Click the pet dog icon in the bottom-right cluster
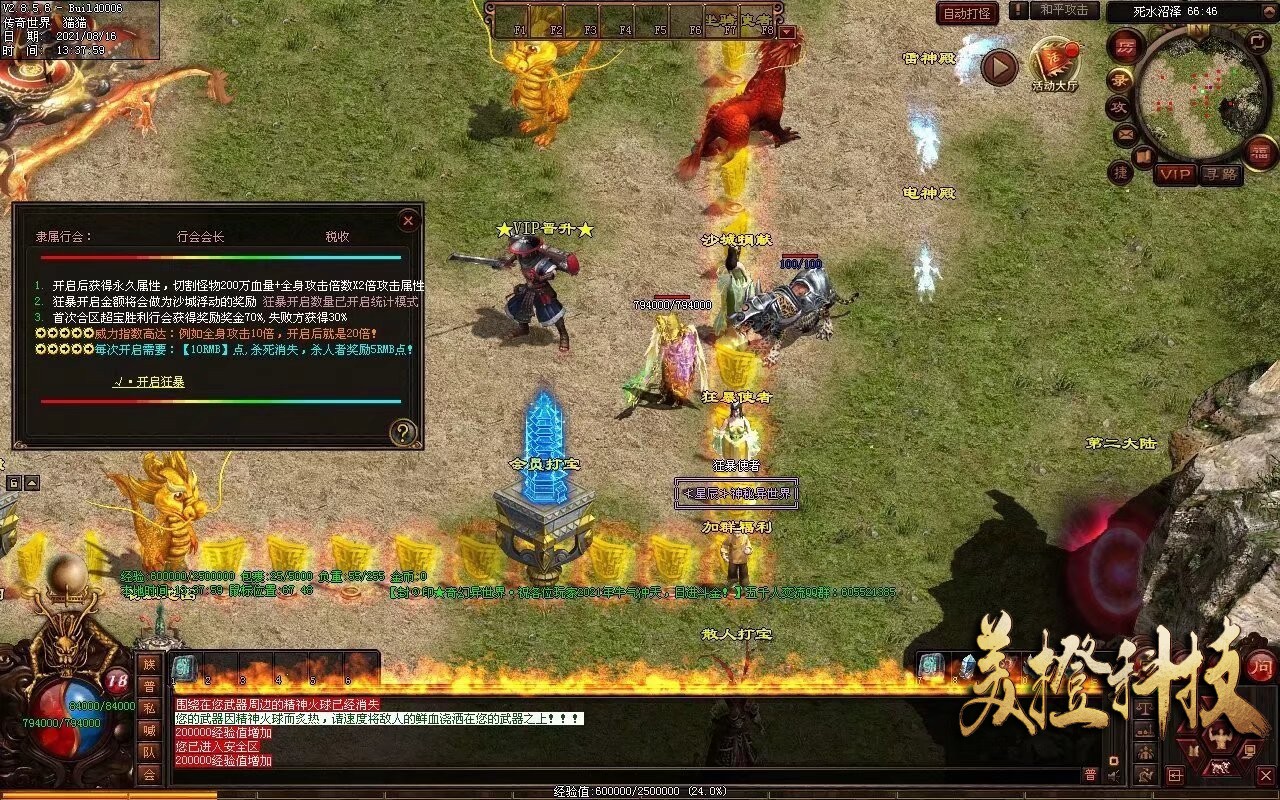 [1220, 767]
